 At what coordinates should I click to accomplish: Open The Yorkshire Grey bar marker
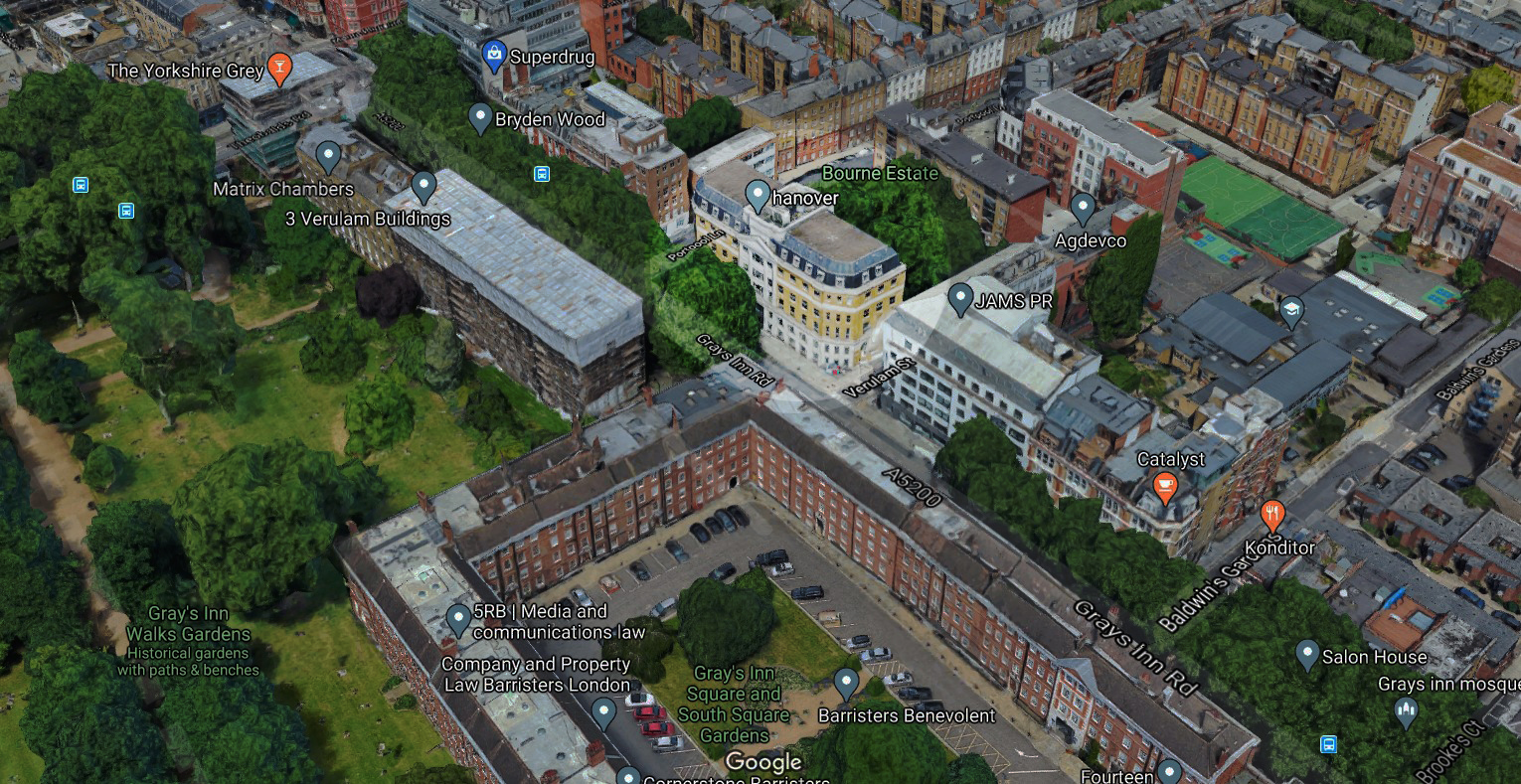(x=279, y=69)
